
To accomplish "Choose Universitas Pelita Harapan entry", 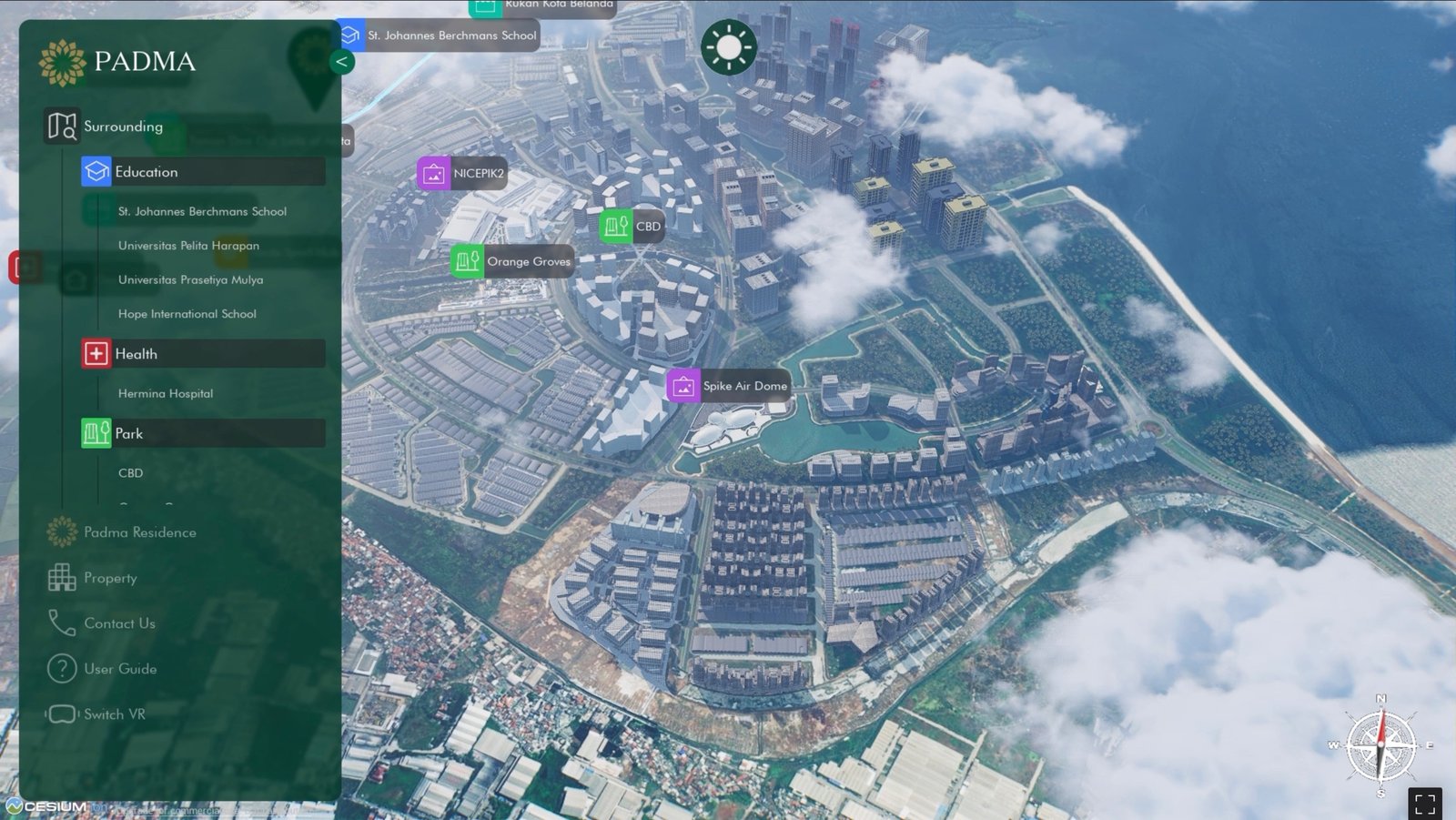I will 188,246.
